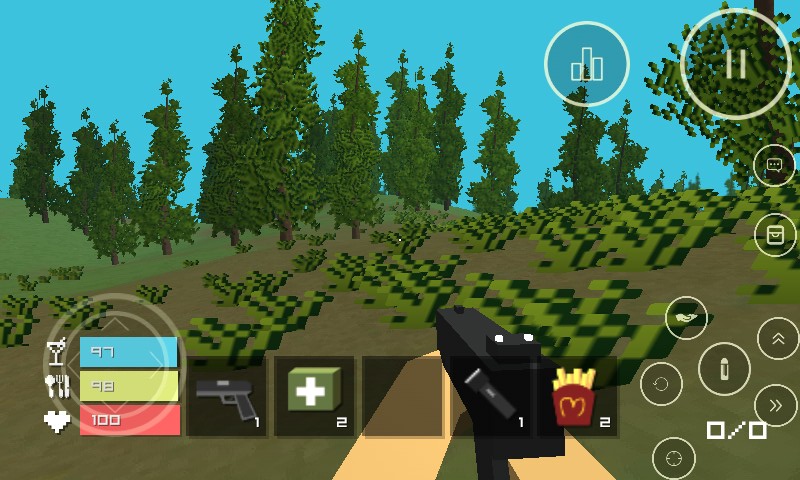Pause the game

click(x=736, y=63)
